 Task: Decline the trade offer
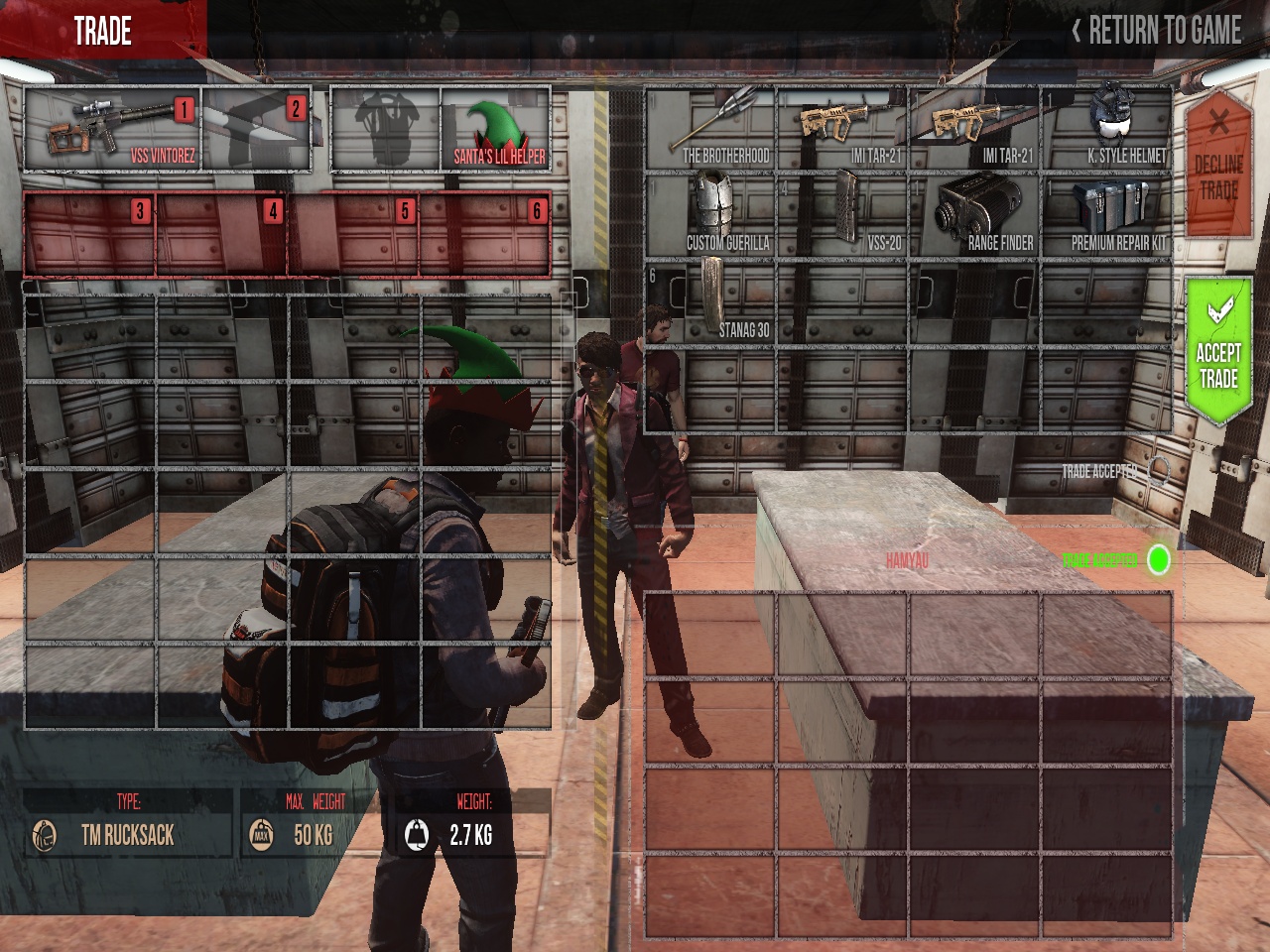tap(1217, 164)
